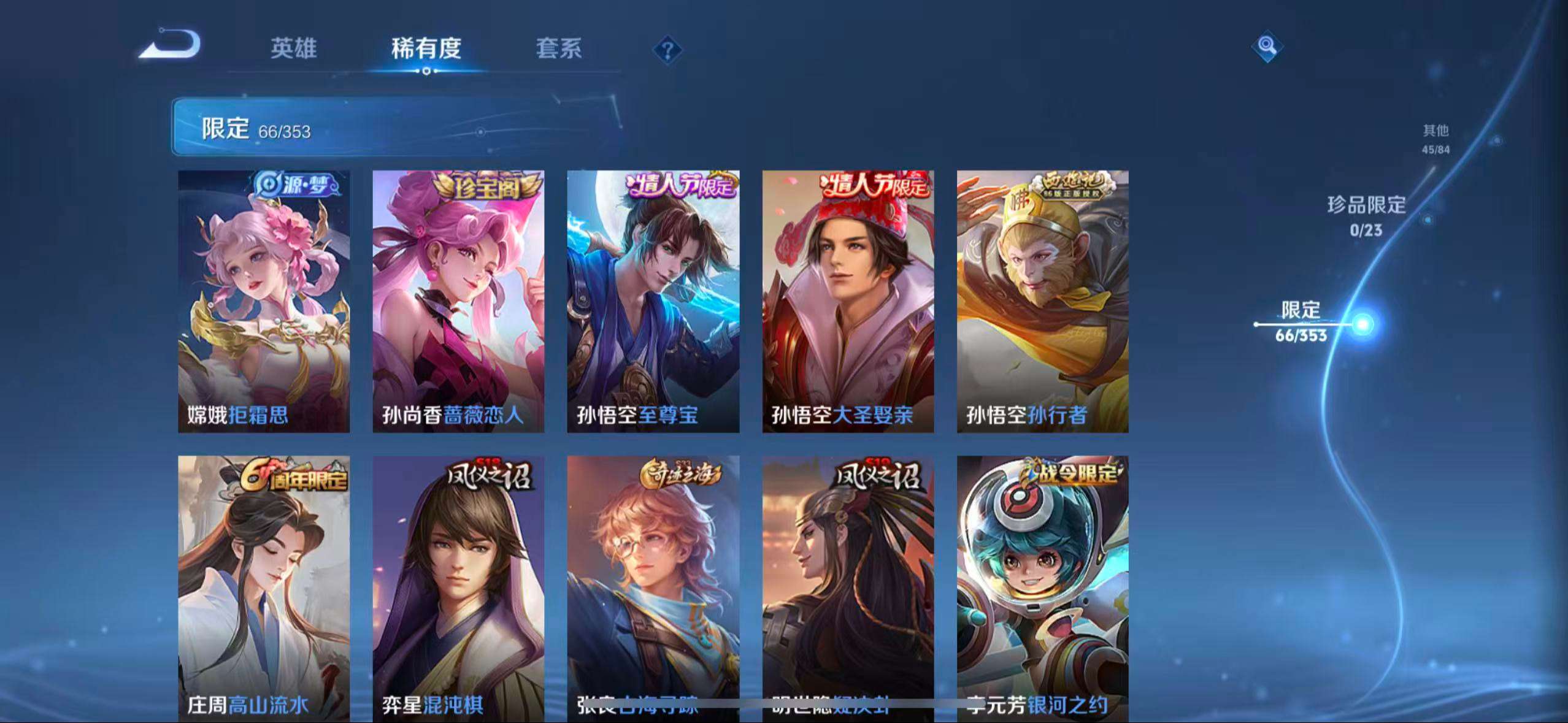The height and width of the screenshot is (723, 1568).
Task: Open search with the magnifier icon
Action: coord(1265,46)
